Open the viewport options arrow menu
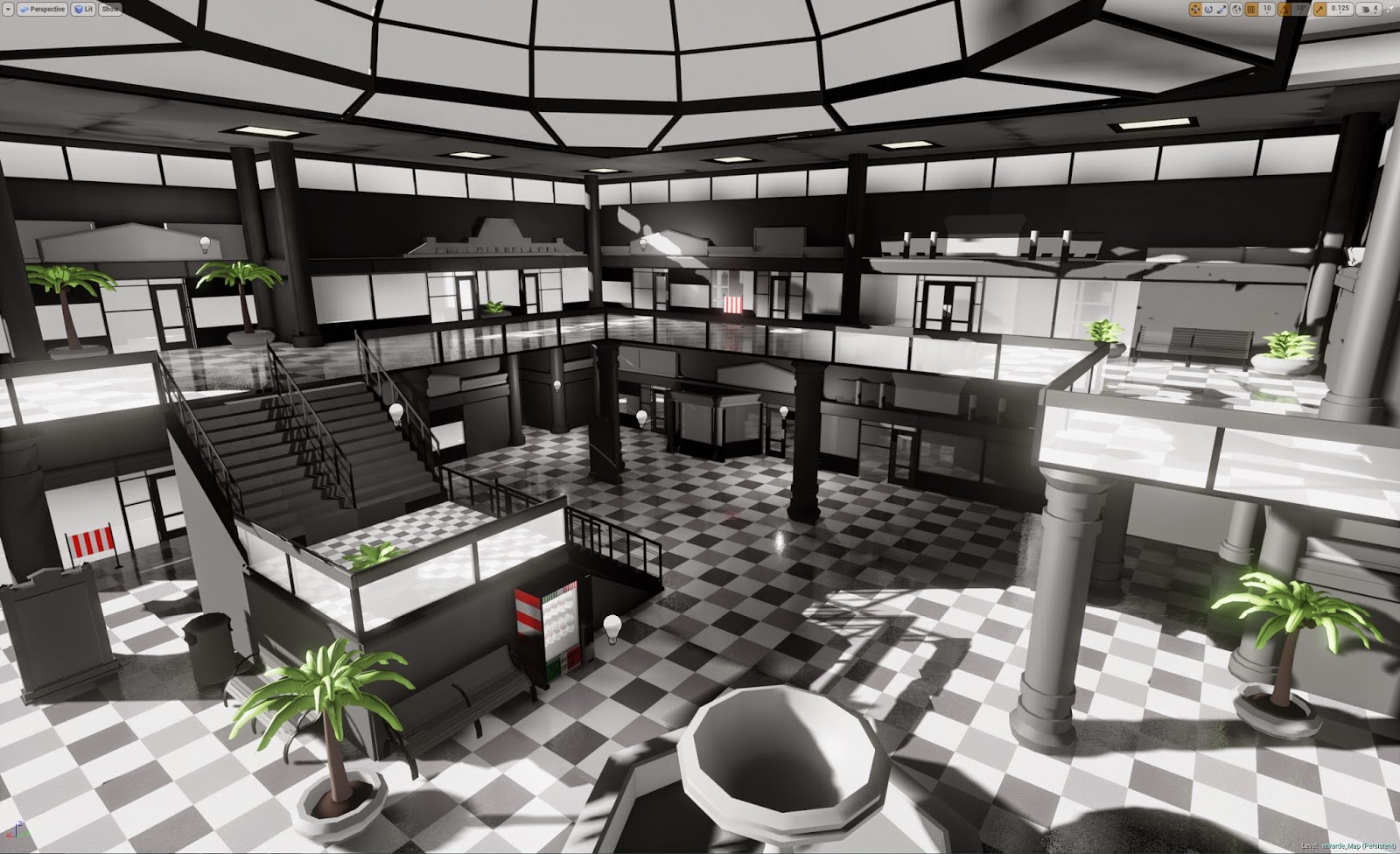1400x854 pixels. (8, 9)
